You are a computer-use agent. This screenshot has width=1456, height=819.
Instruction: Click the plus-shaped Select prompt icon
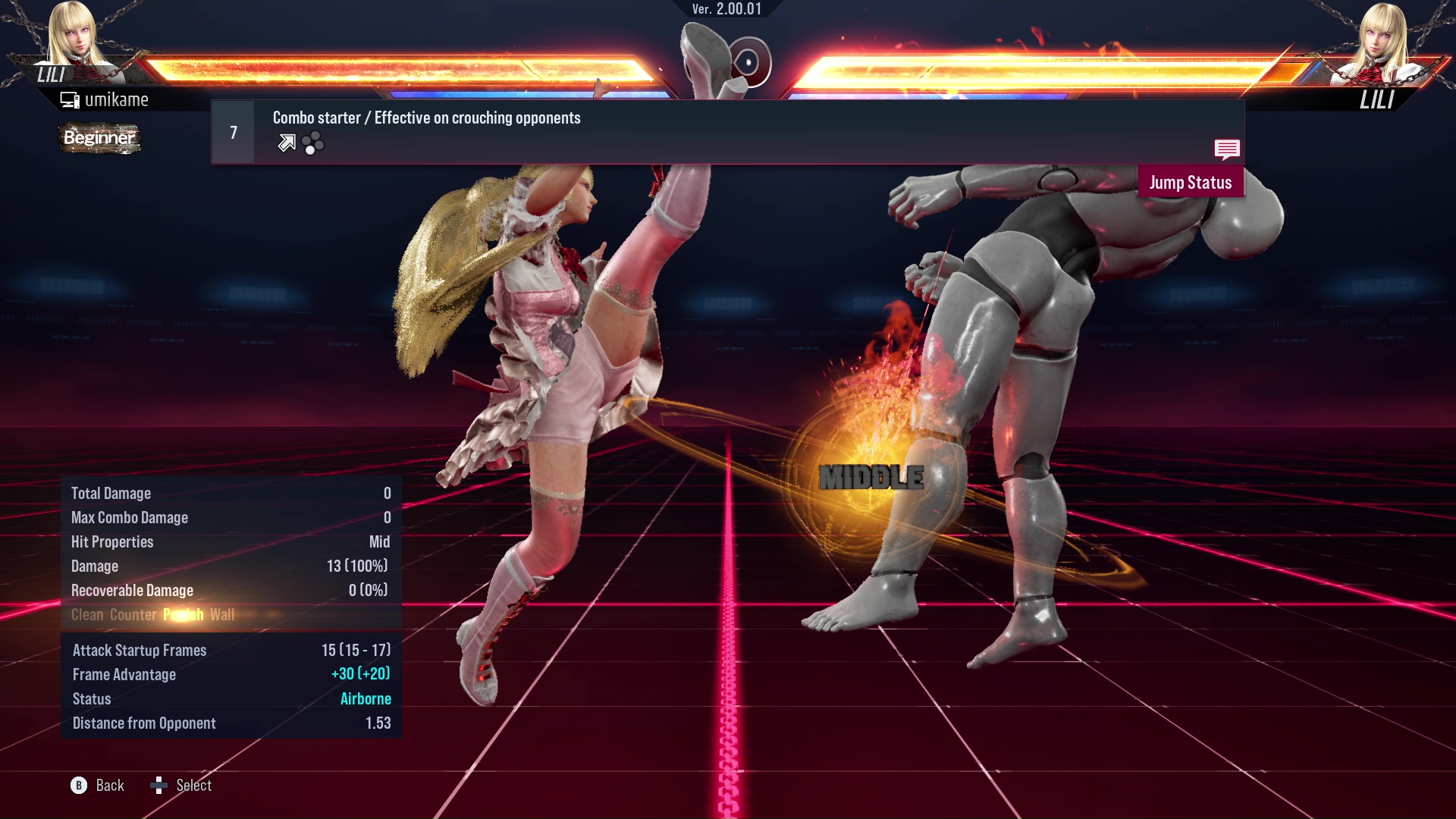[159, 784]
